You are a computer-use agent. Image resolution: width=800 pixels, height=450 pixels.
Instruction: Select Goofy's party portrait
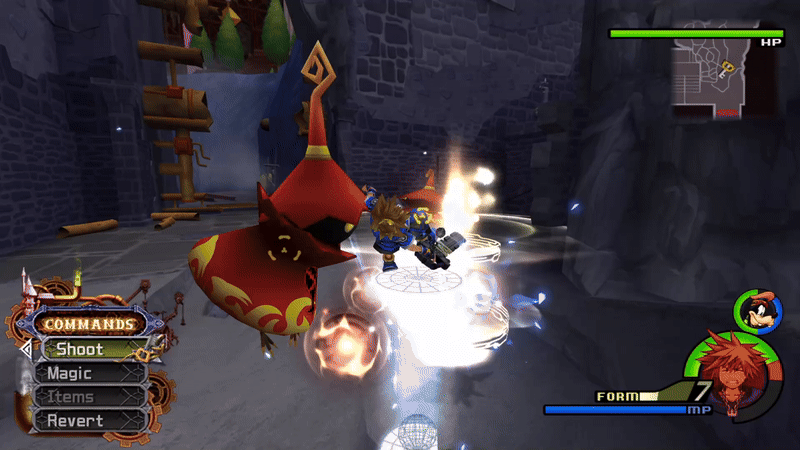click(756, 309)
